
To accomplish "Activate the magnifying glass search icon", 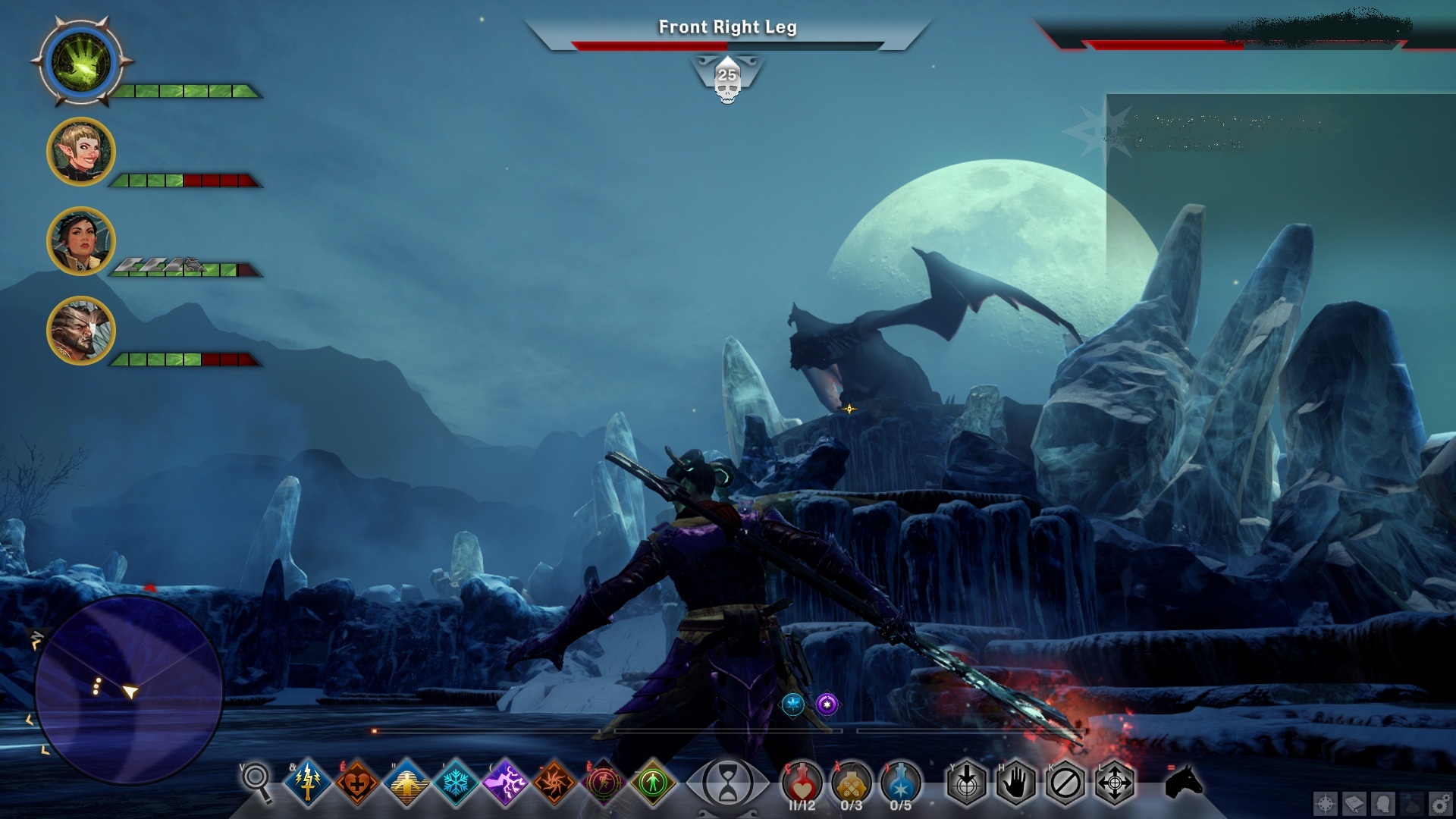I will [x=256, y=780].
